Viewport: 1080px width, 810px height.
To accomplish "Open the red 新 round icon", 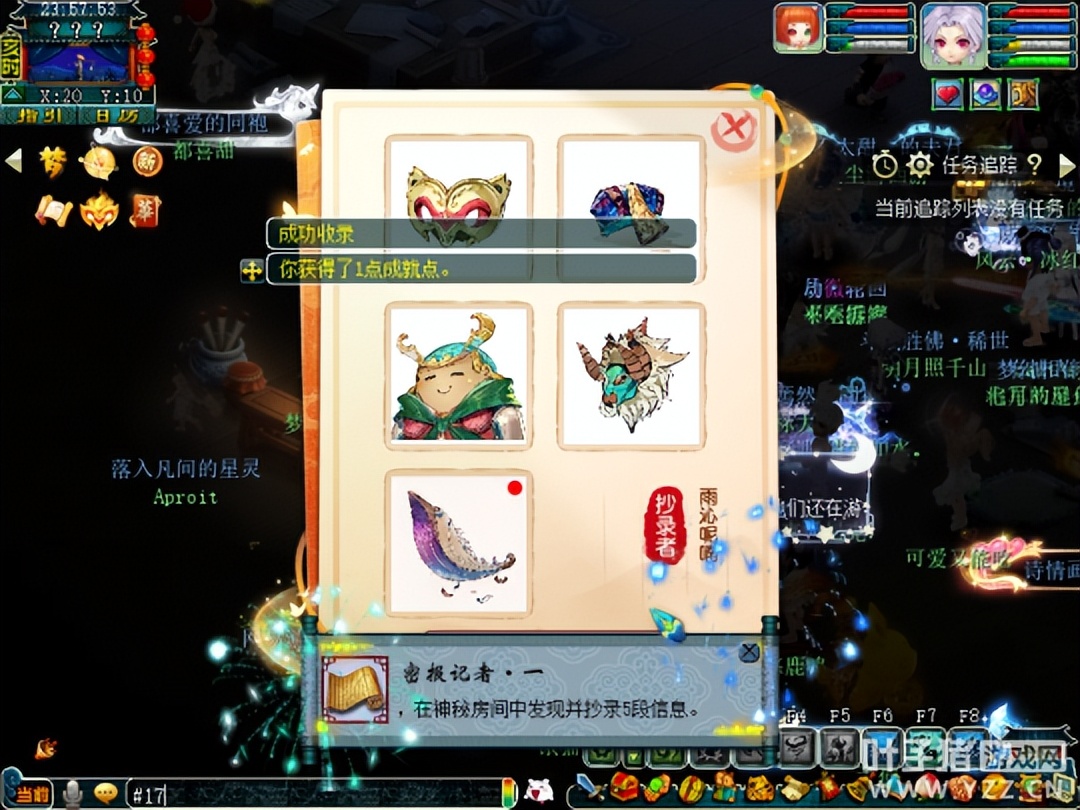I will pyautogui.click(x=147, y=161).
